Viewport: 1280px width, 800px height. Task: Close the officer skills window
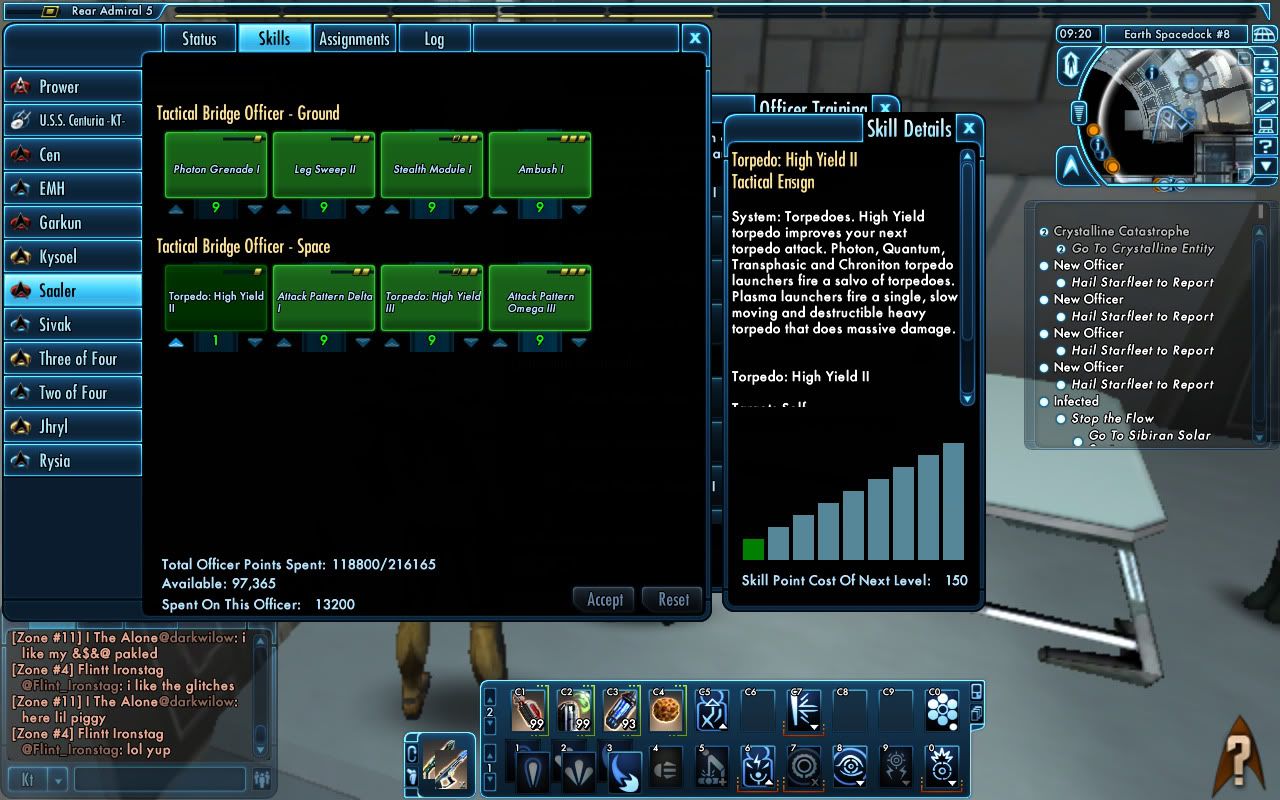(x=695, y=38)
